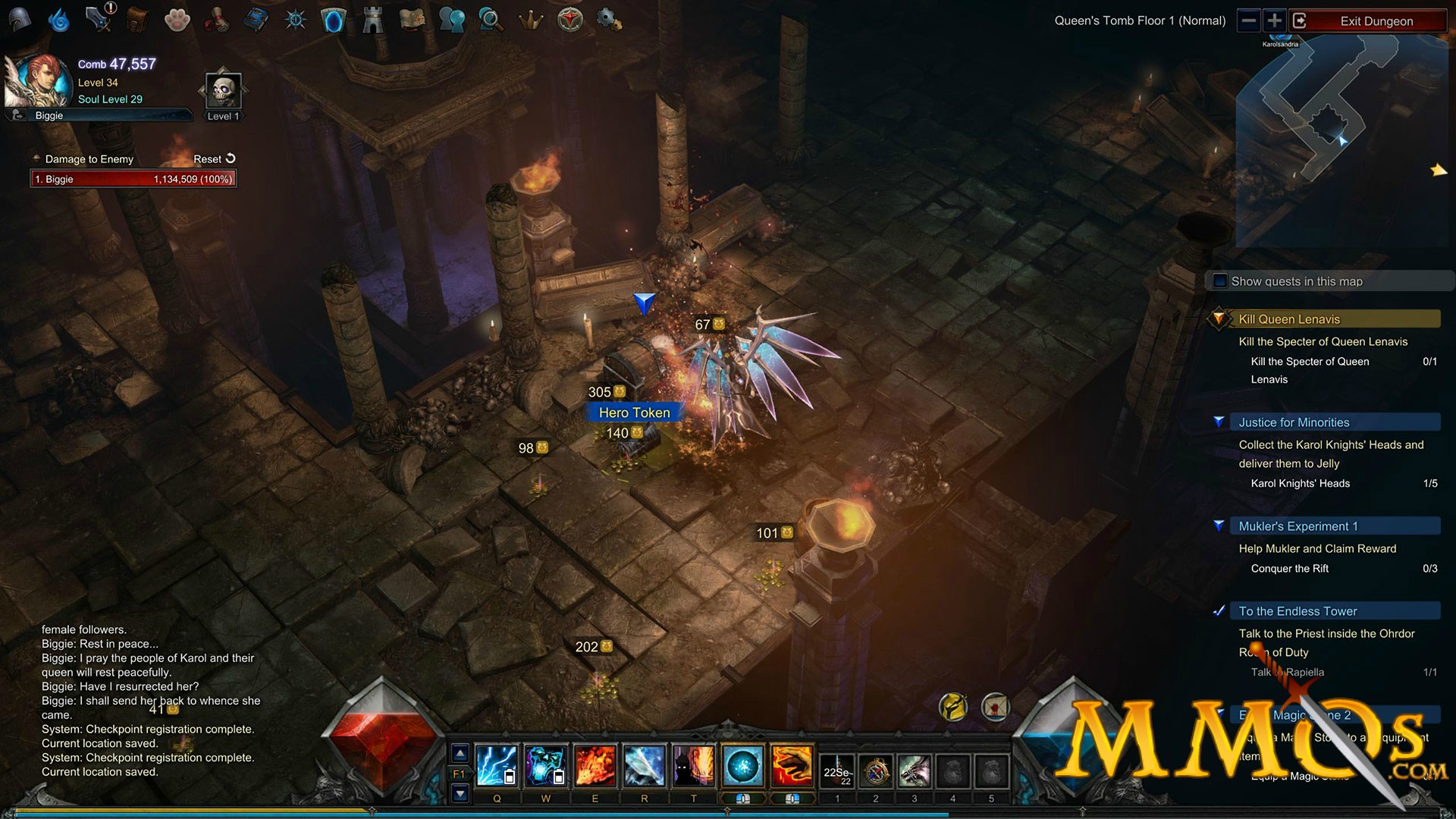This screenshot has width=1456, height=819.
Task: Select the Kill Queen Lenavis quest
Action: [1289, 319]
